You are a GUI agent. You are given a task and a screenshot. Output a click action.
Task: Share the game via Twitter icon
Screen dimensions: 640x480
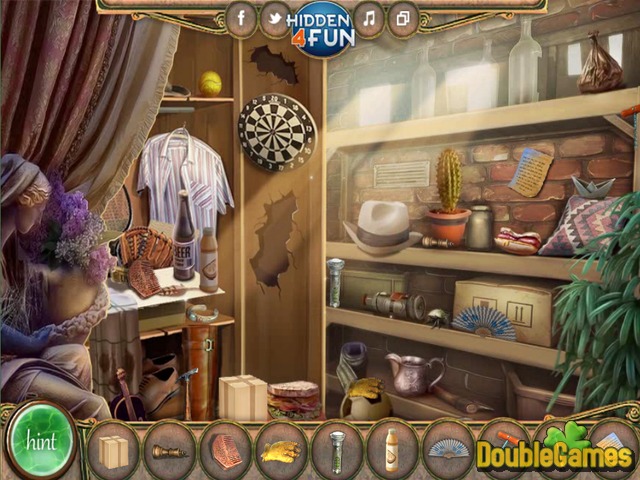click(274, 18)
